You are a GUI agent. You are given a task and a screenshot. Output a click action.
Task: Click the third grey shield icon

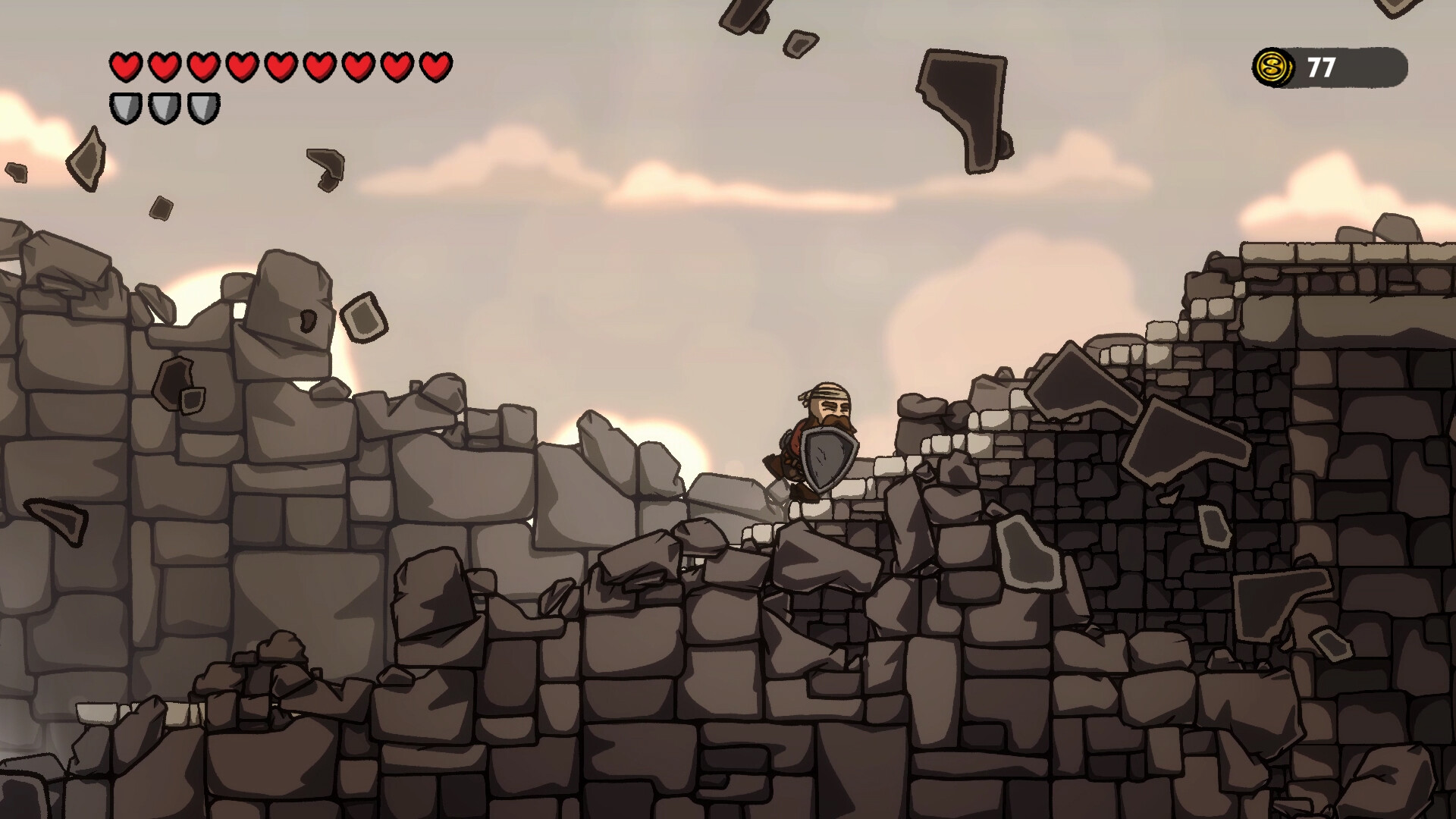coord(202,108)
